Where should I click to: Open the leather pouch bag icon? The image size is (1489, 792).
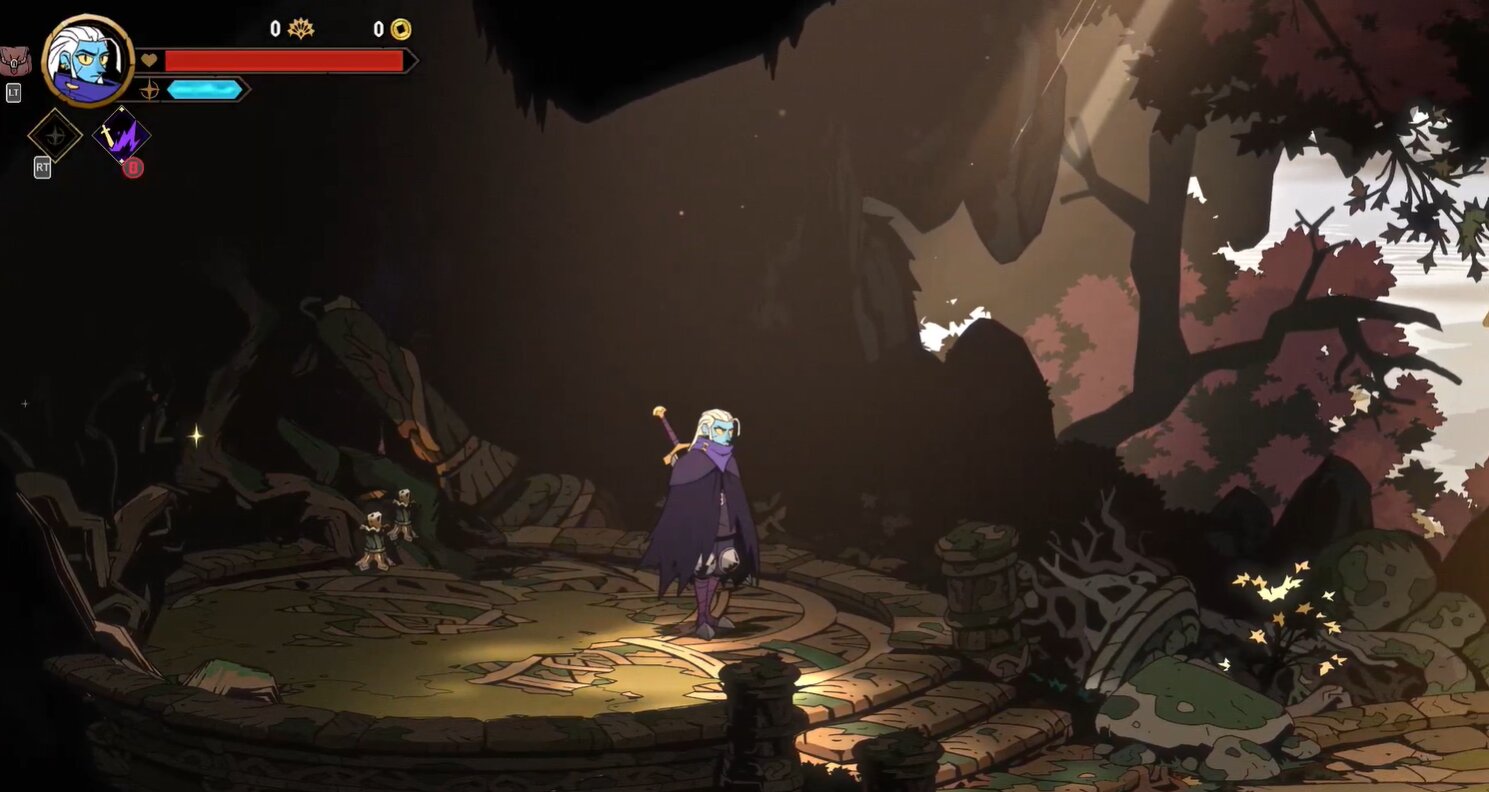(15, 61)
